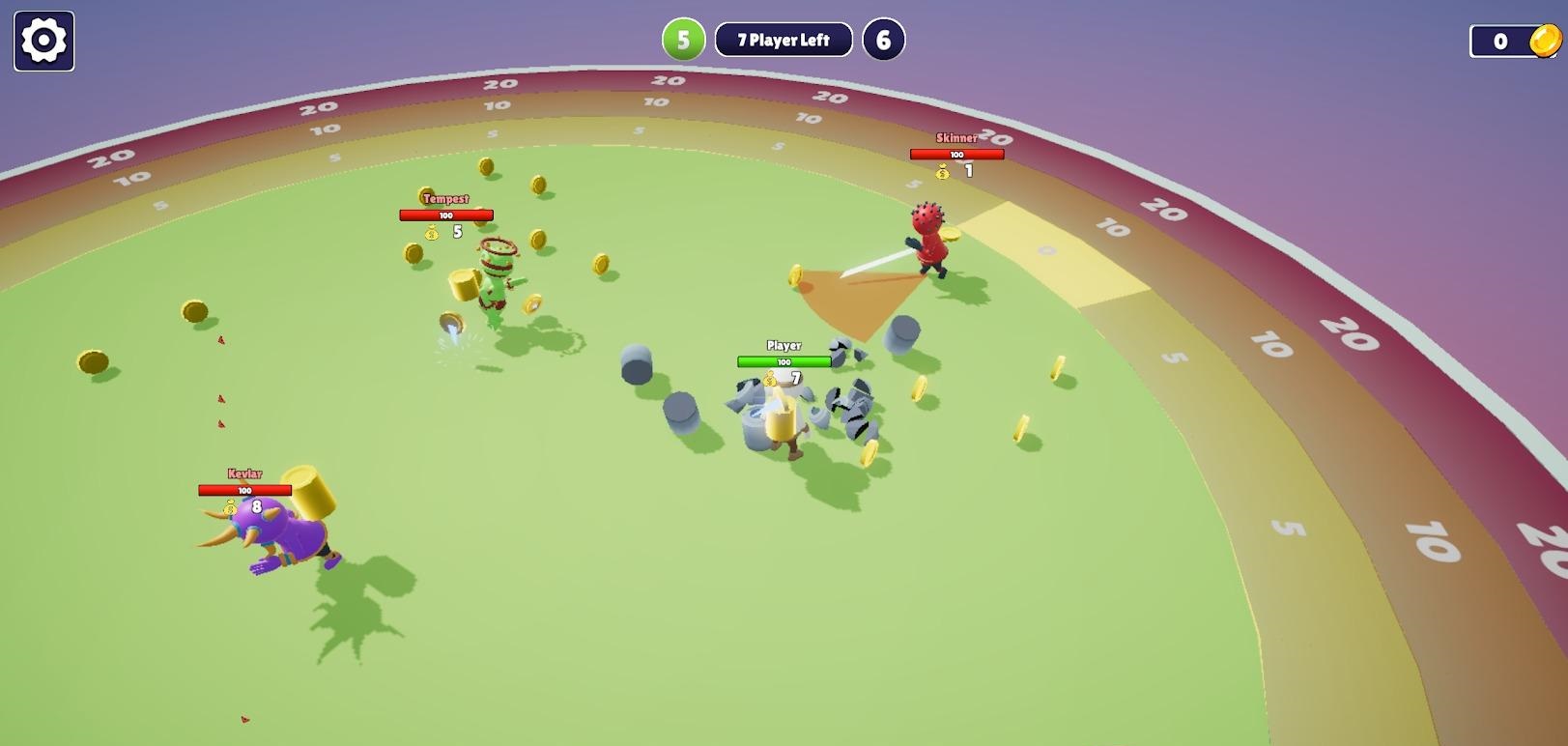Open the settings gear menu
This screenshot has height=746, width=1568.
(43, 41)
